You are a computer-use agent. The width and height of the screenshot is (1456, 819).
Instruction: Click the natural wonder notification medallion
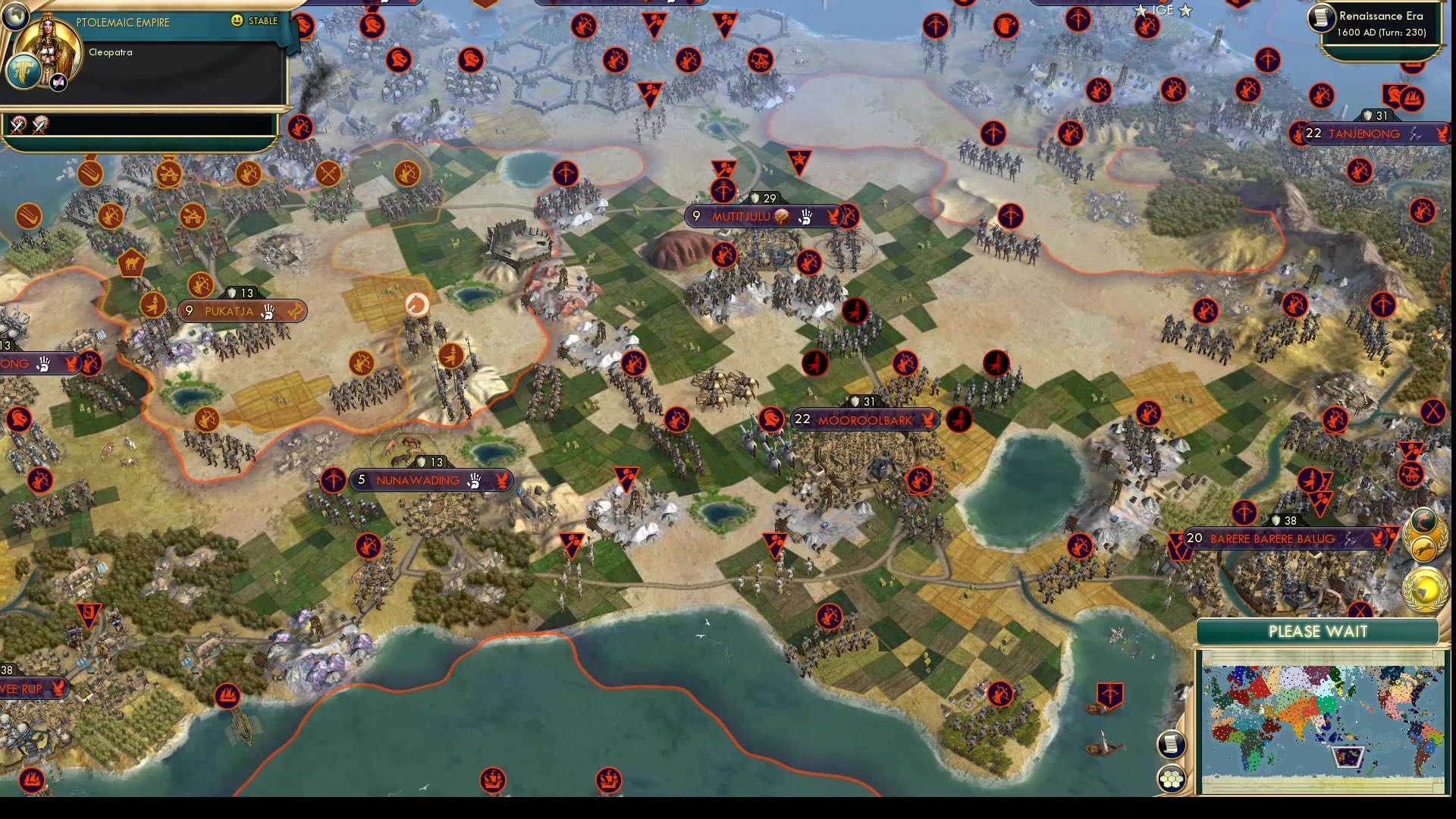point(1424,521)
